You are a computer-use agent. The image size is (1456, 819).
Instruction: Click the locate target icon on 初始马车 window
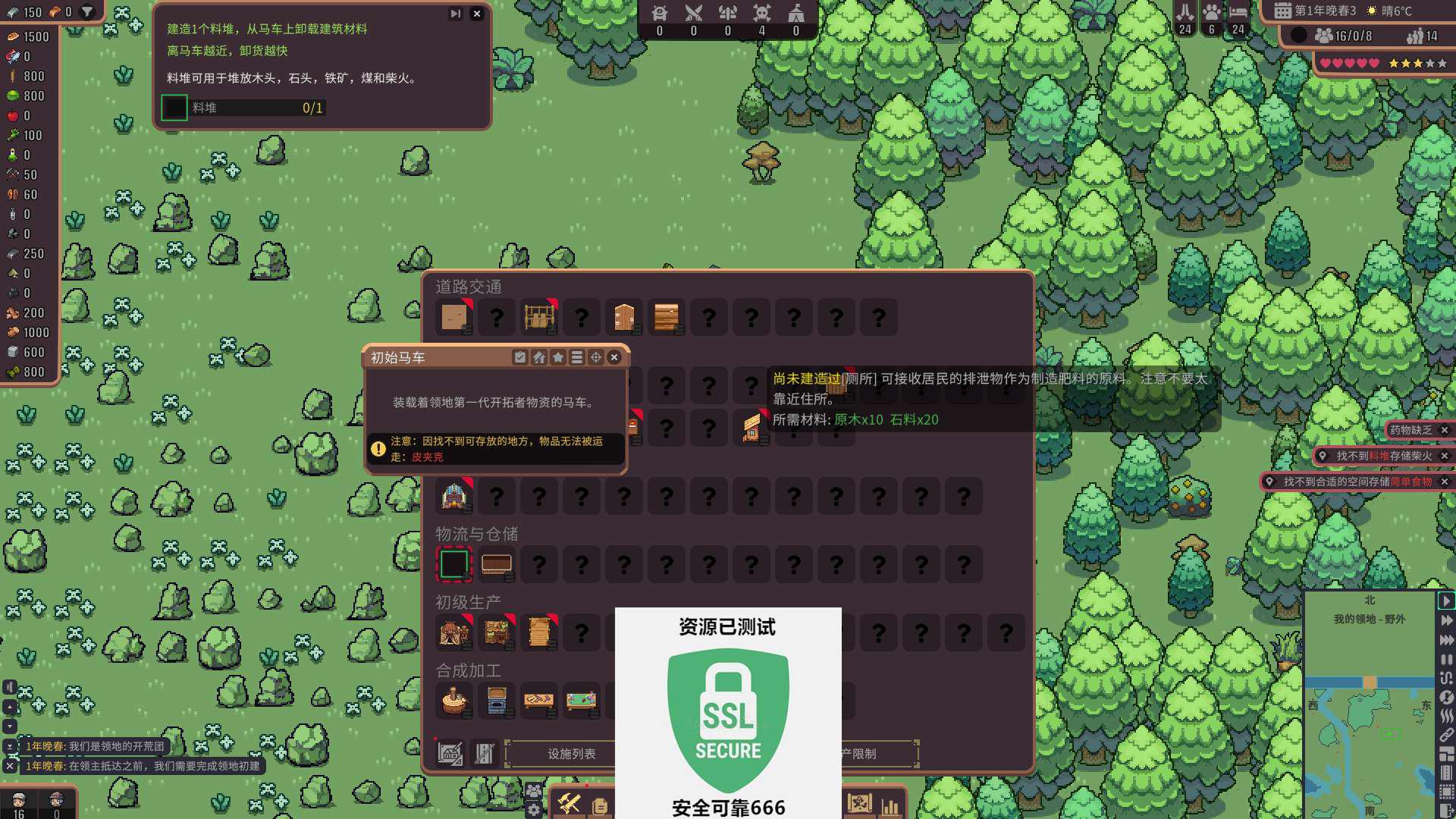pos(596,357)
